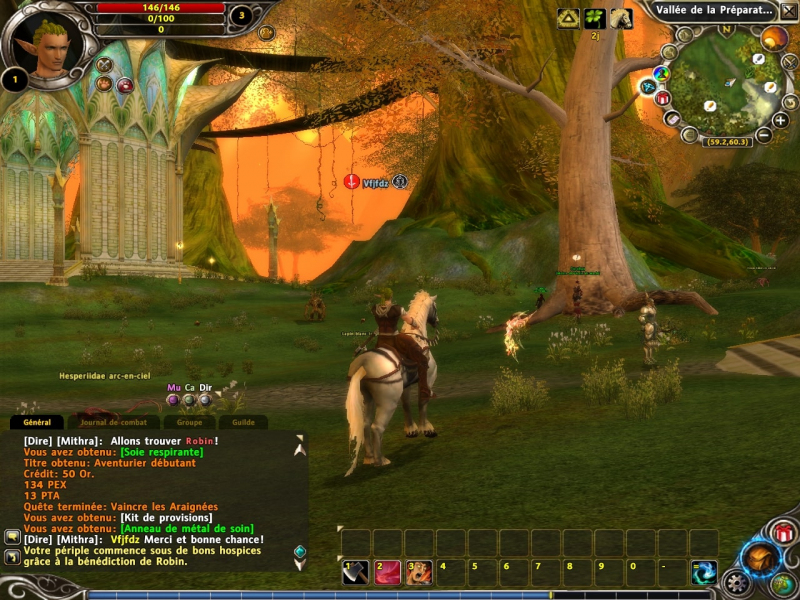Open the red gift box shop icon
This screenshot has width=800, height=600.
click(x=784, y=532)
